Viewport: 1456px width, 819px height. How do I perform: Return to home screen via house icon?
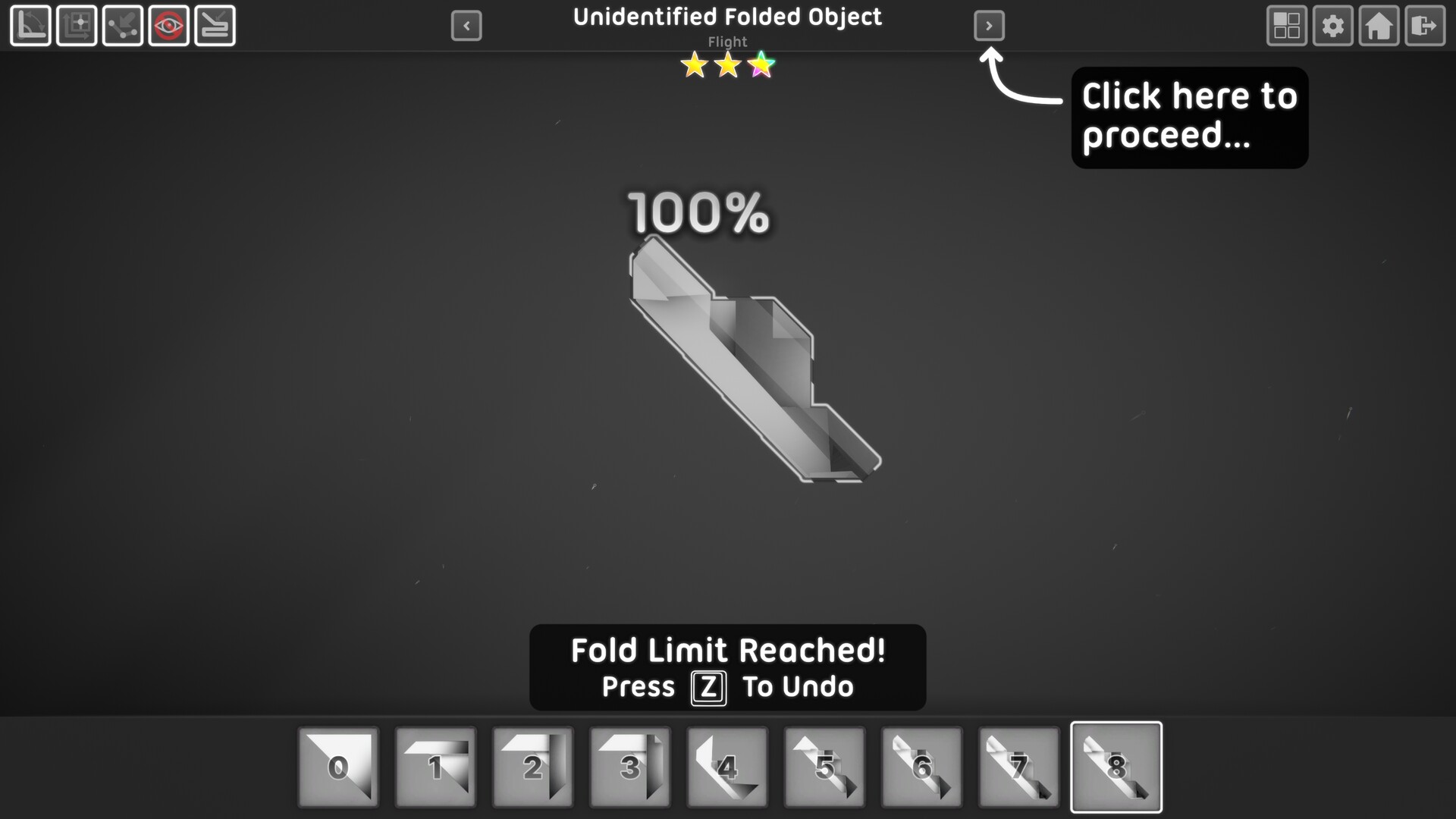tap(1379, 25)
